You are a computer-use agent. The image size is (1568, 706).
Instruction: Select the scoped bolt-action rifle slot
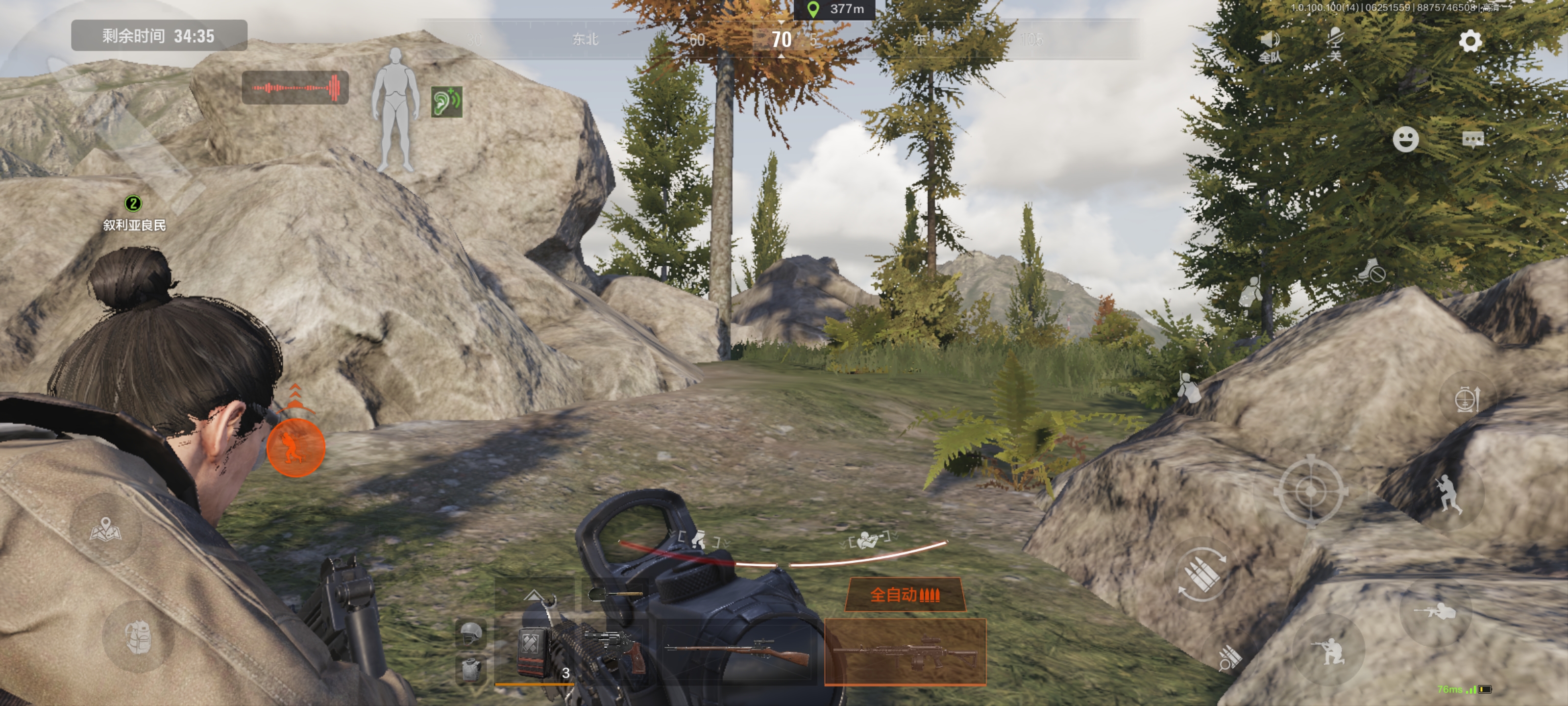coord(739,653)
